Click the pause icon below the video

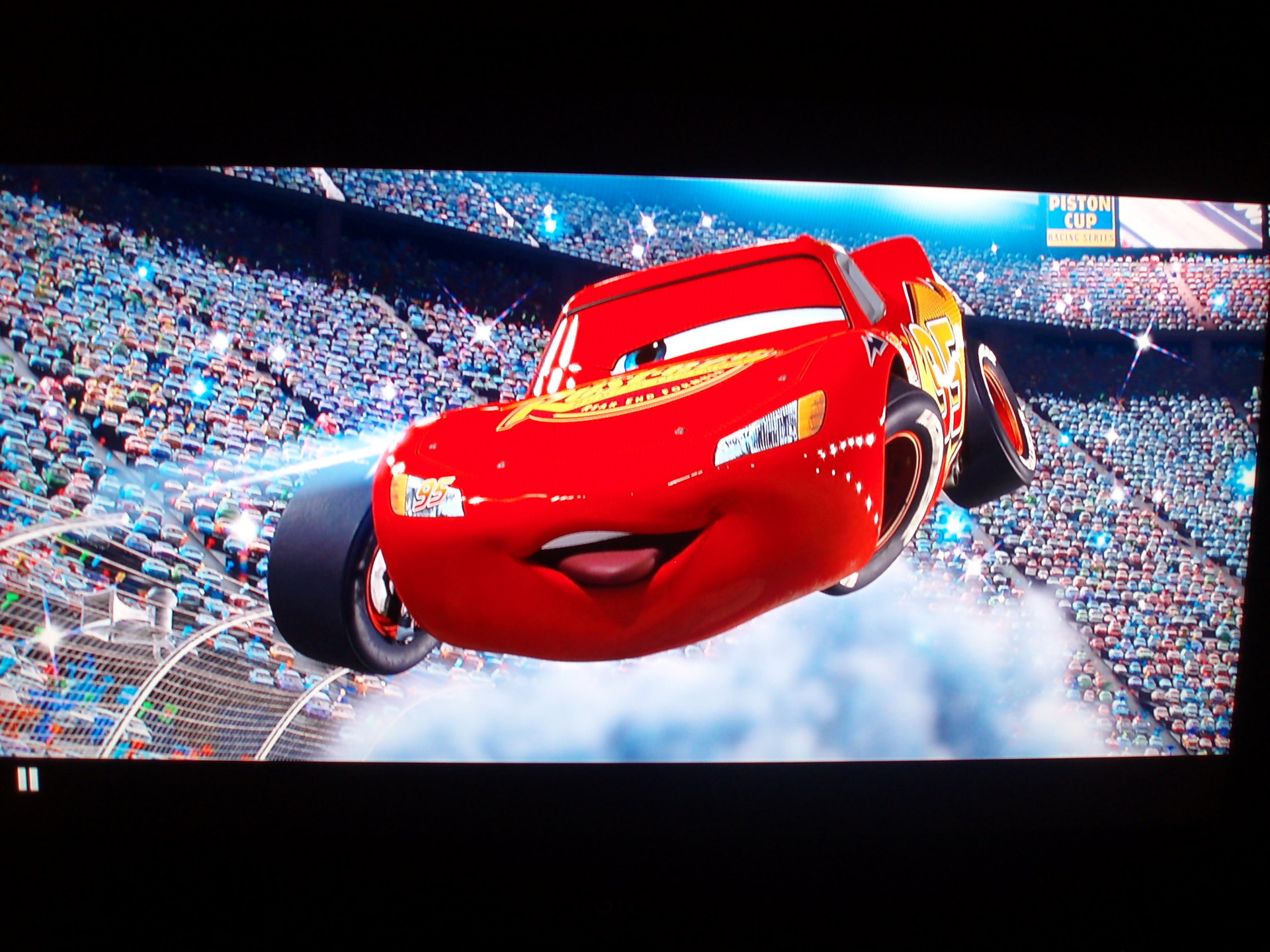[28, 779]
